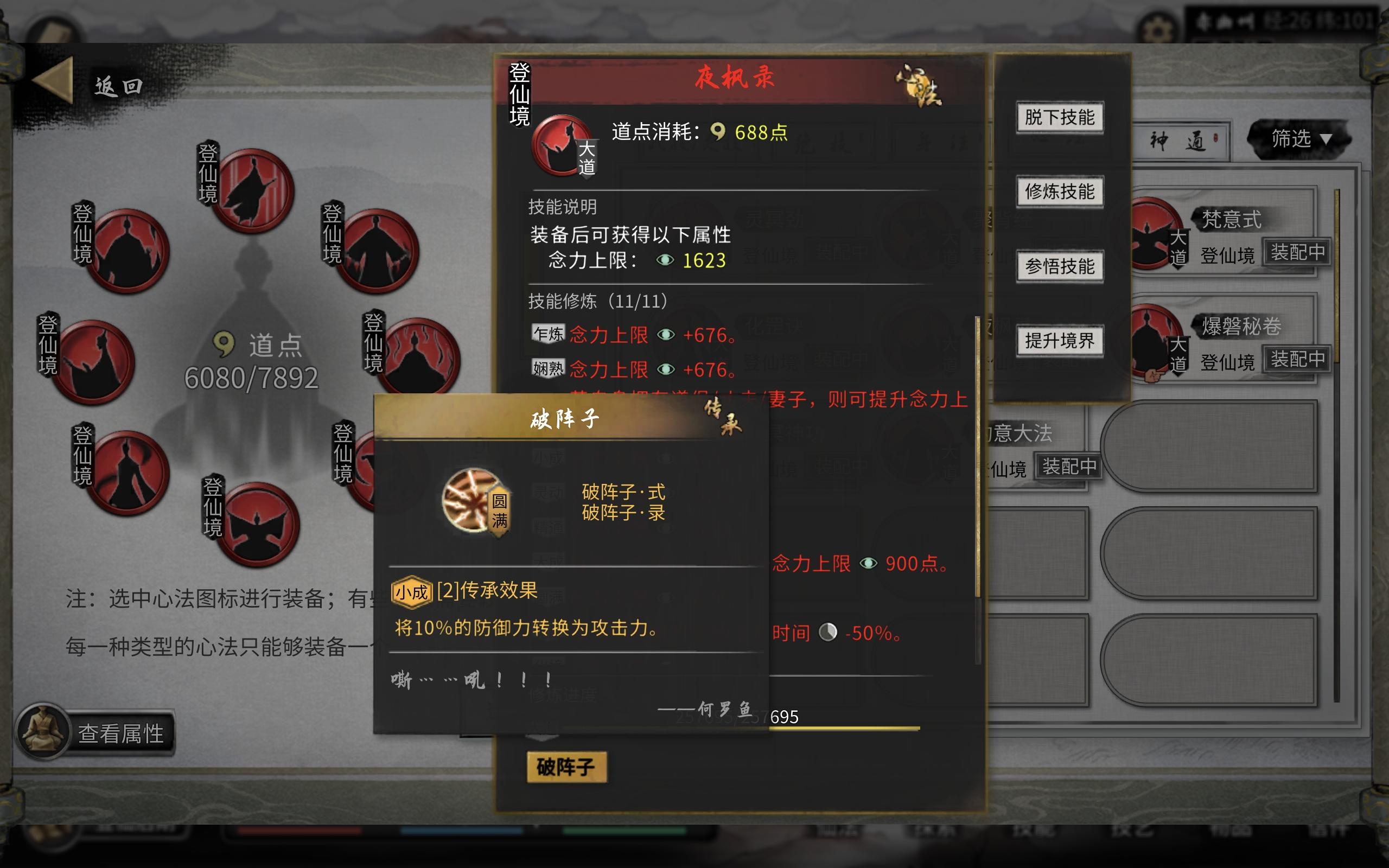The image size is (1389, 868).
Task: Collapse the 技能修炼 (11/11) section
Action: coord(597,301)
